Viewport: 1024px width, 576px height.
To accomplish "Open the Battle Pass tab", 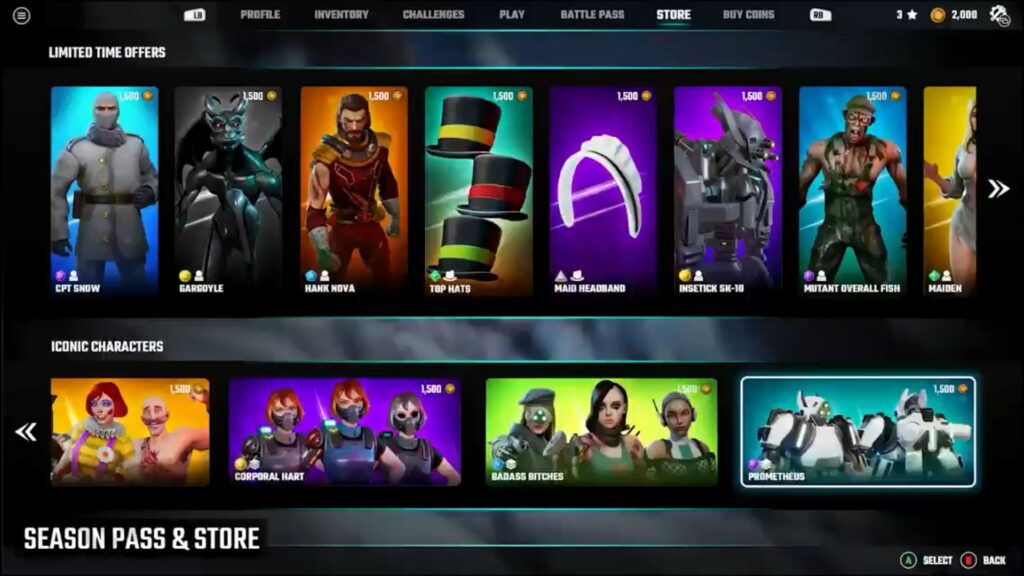I will point(590,15).
